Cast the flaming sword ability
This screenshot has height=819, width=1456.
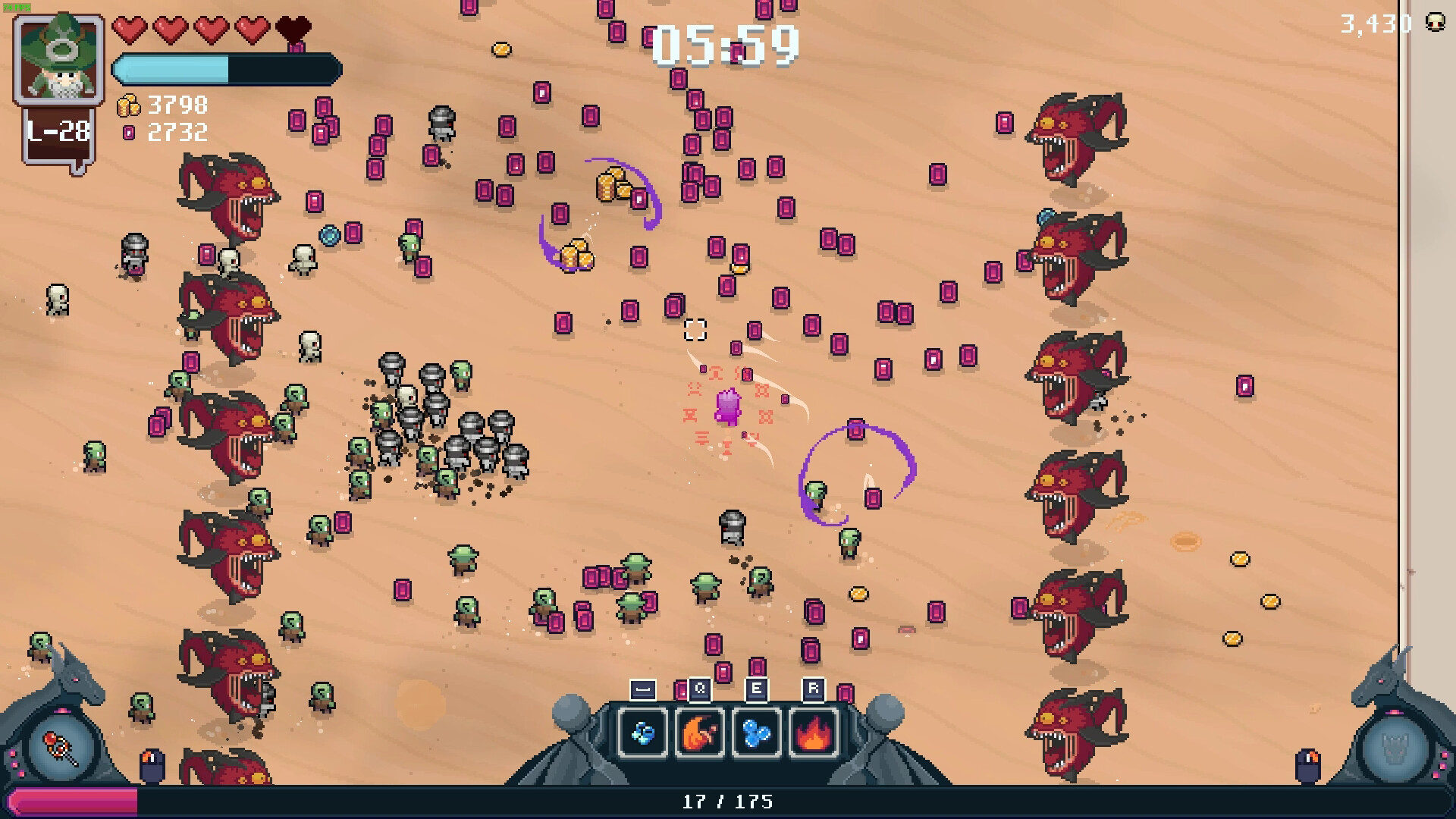click(699, 733)
